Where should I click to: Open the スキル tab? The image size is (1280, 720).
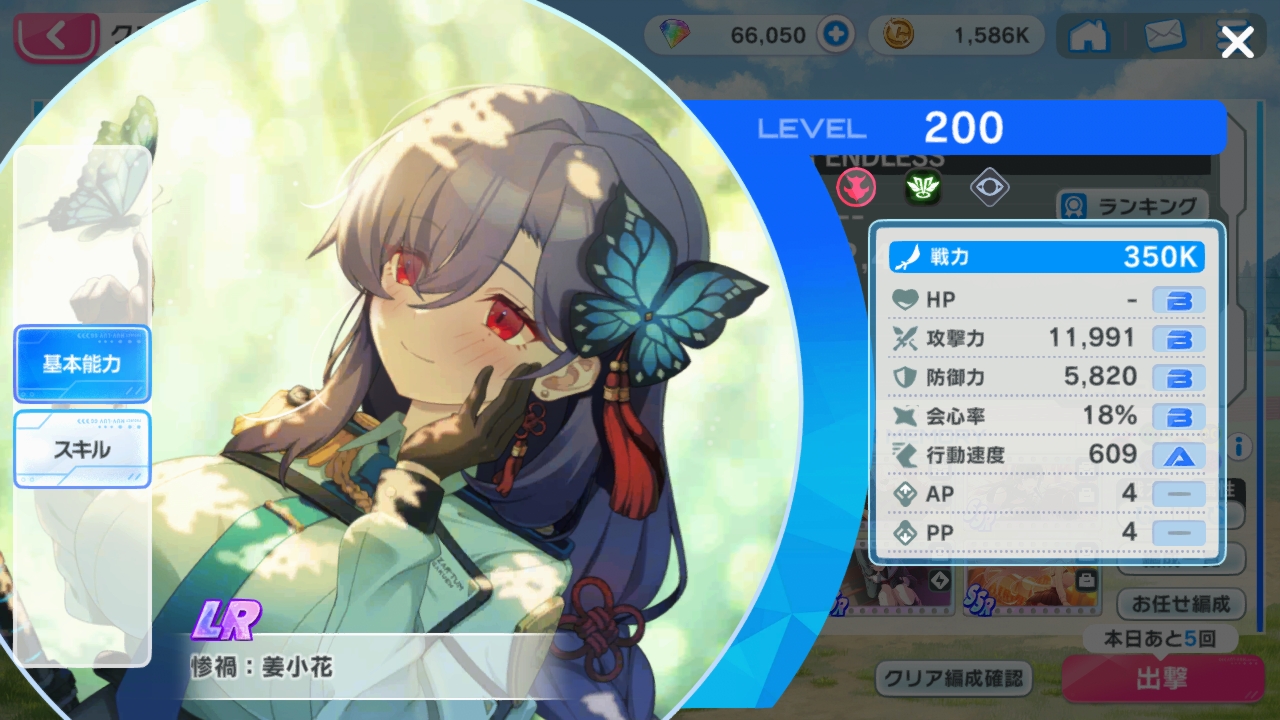tap(82, 449)
